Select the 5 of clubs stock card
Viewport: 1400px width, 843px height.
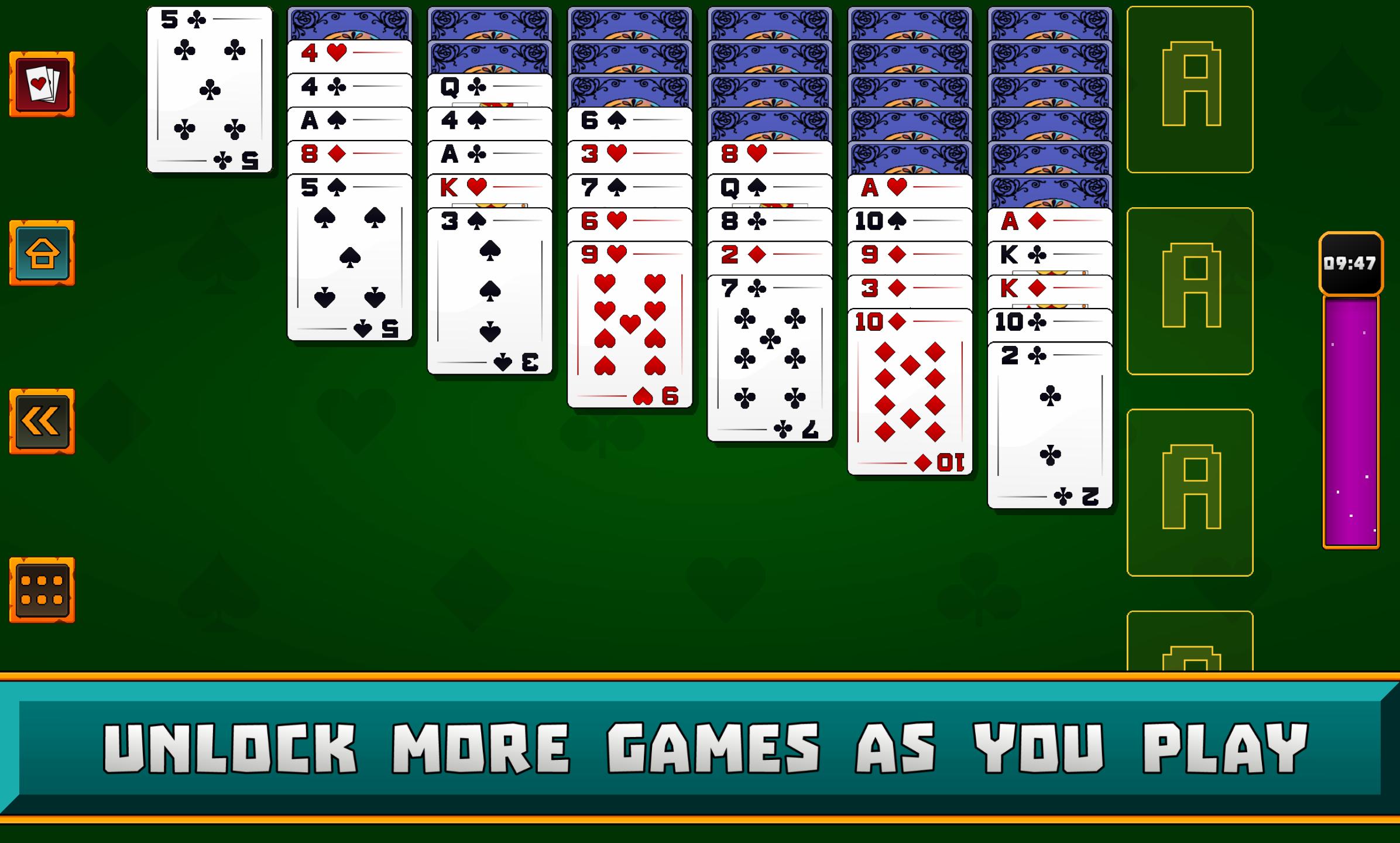point(209,88)
